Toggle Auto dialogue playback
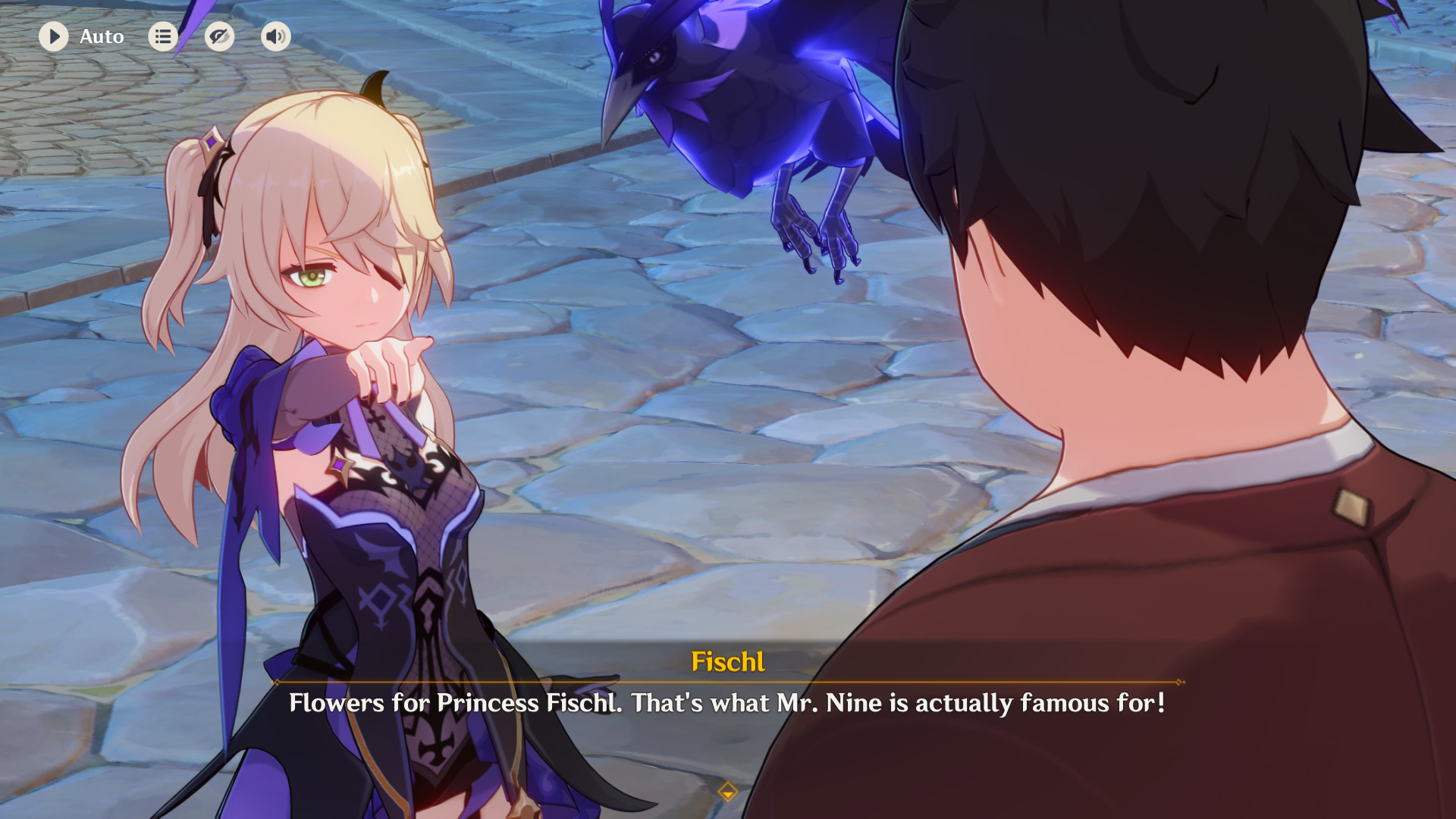 click(54, 36)
